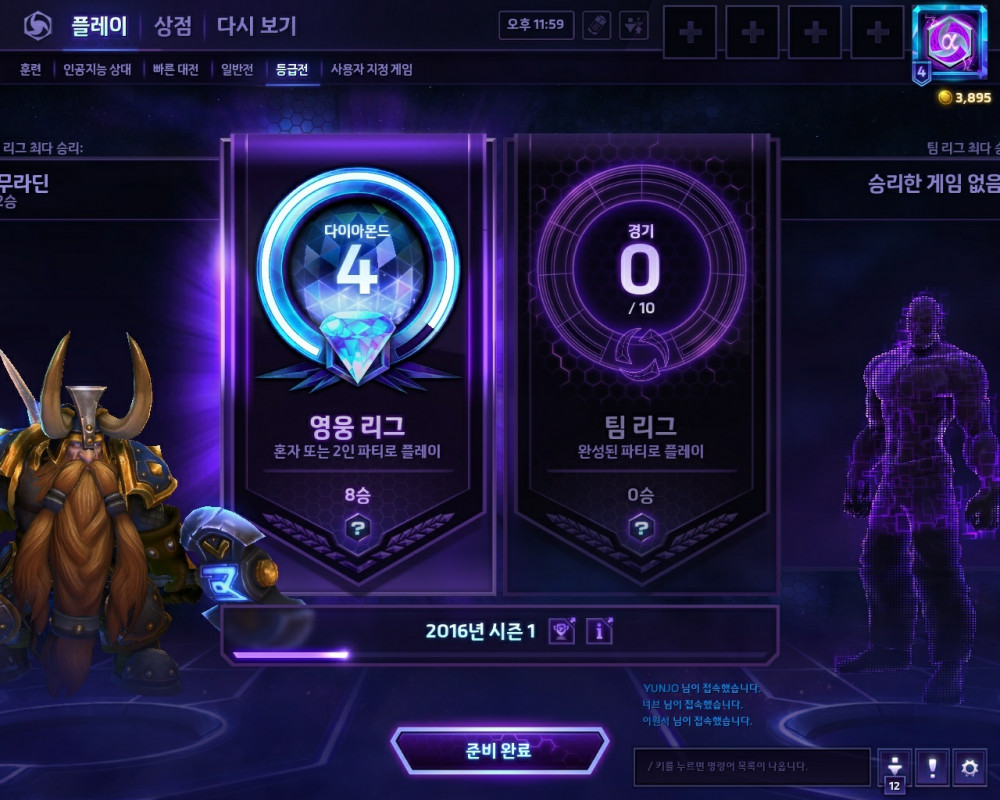
Task: Open the 상점 shop menu
Action: (173, 26)
